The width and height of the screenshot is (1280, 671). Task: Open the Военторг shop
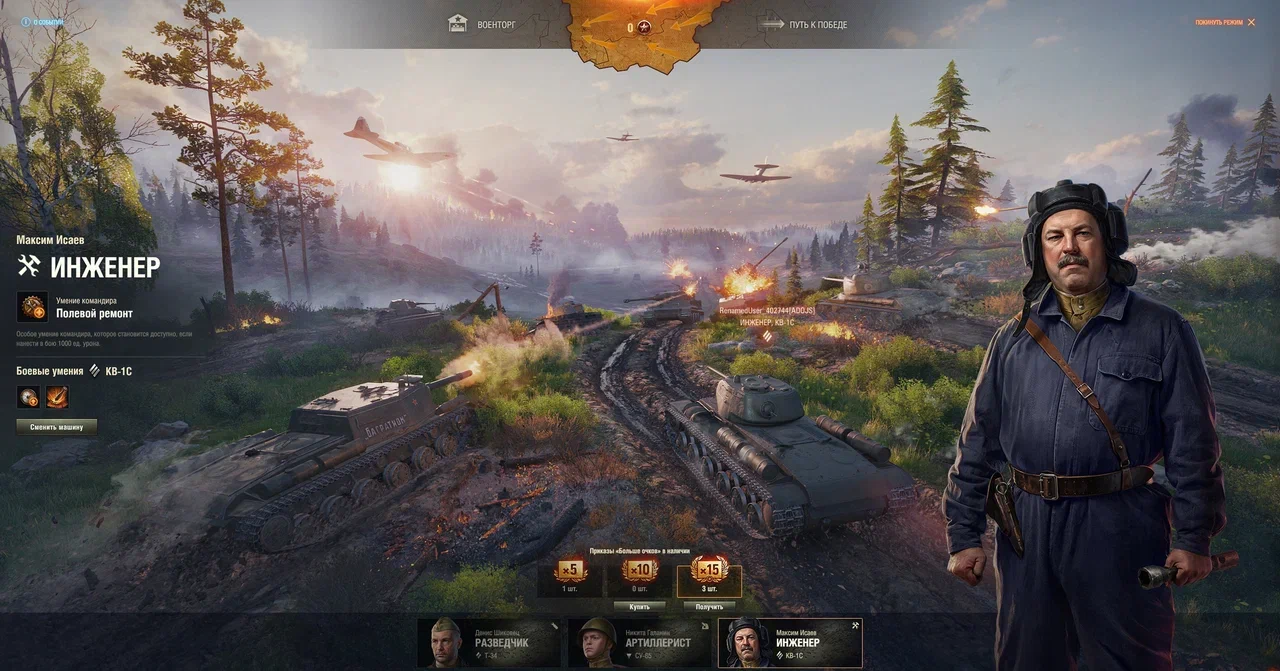pos(482,24)
